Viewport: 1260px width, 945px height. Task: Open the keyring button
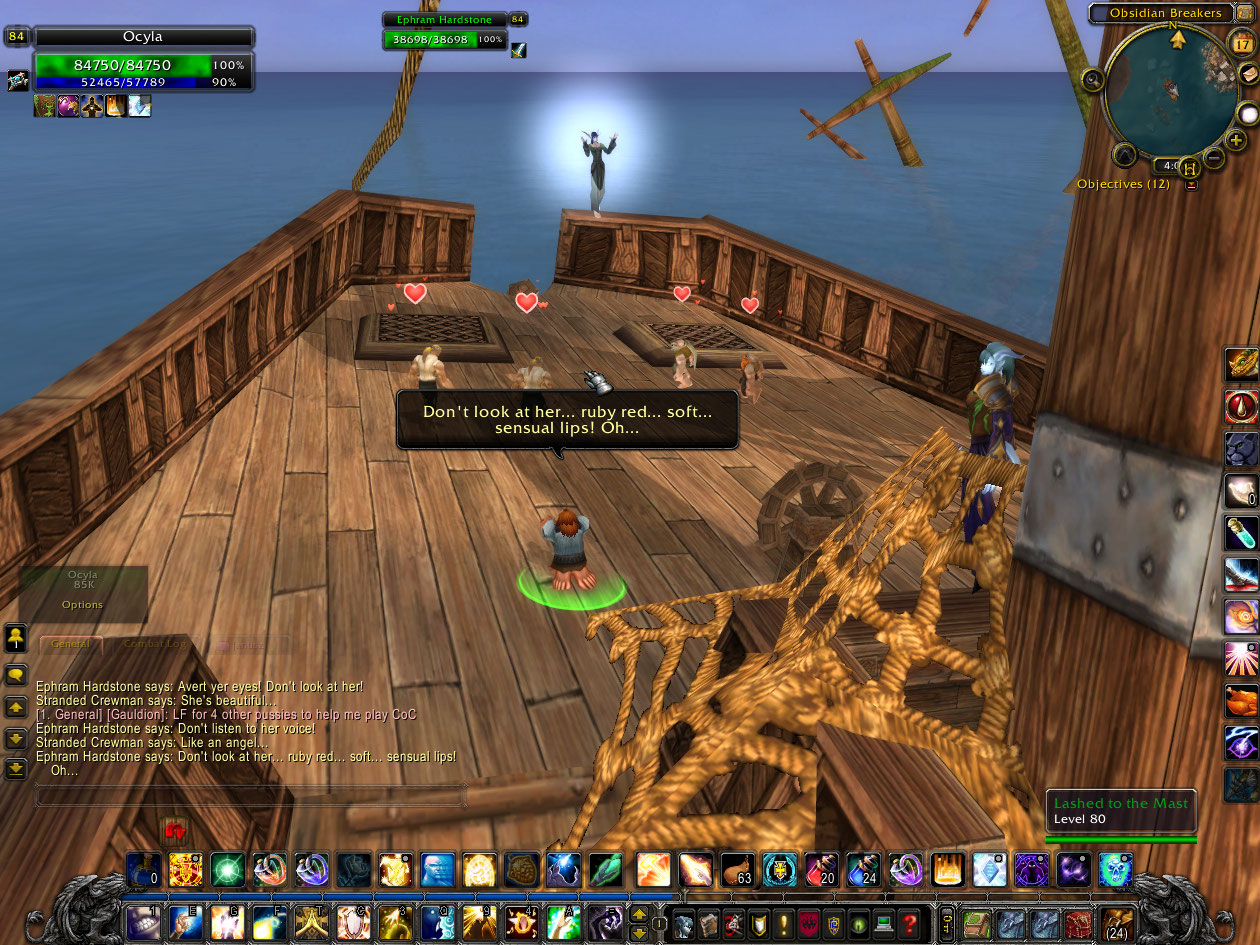pyautogui.click(x=946, y=922)
